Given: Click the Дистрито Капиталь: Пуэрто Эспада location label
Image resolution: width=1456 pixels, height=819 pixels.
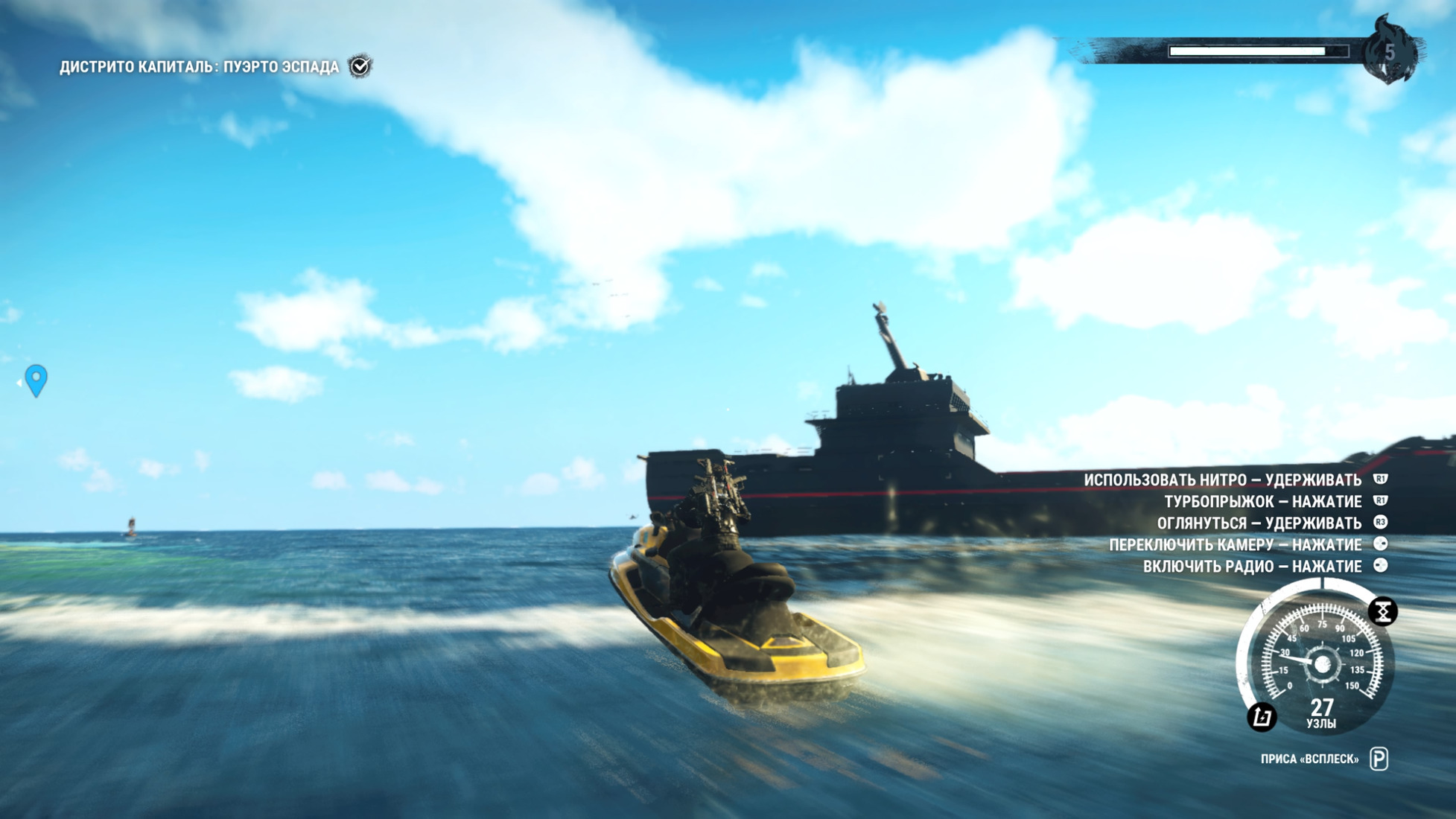Looking at the screenshot, I should (x=199, y=67).
